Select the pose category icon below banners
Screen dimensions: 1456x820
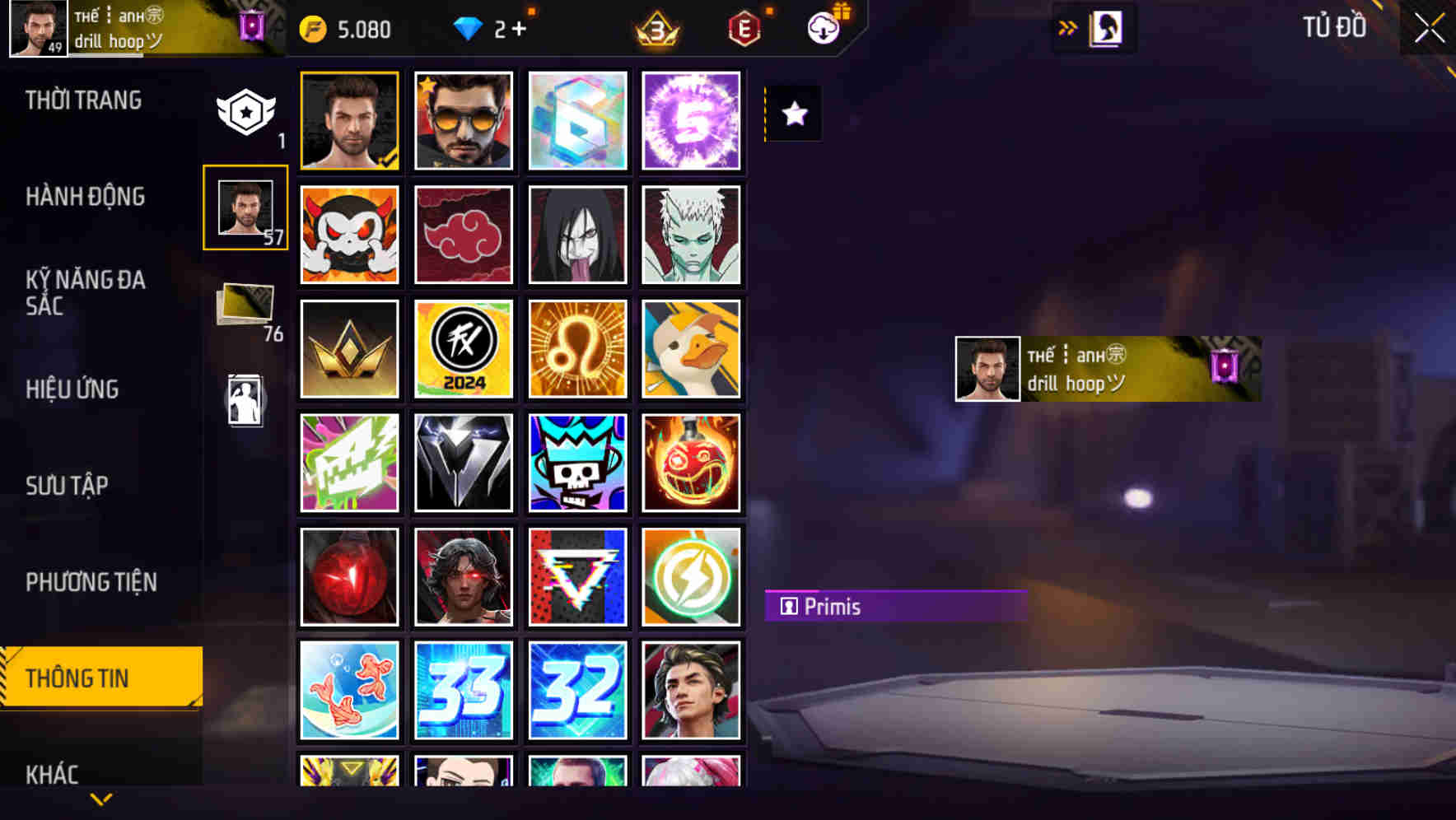pos(245,399)
